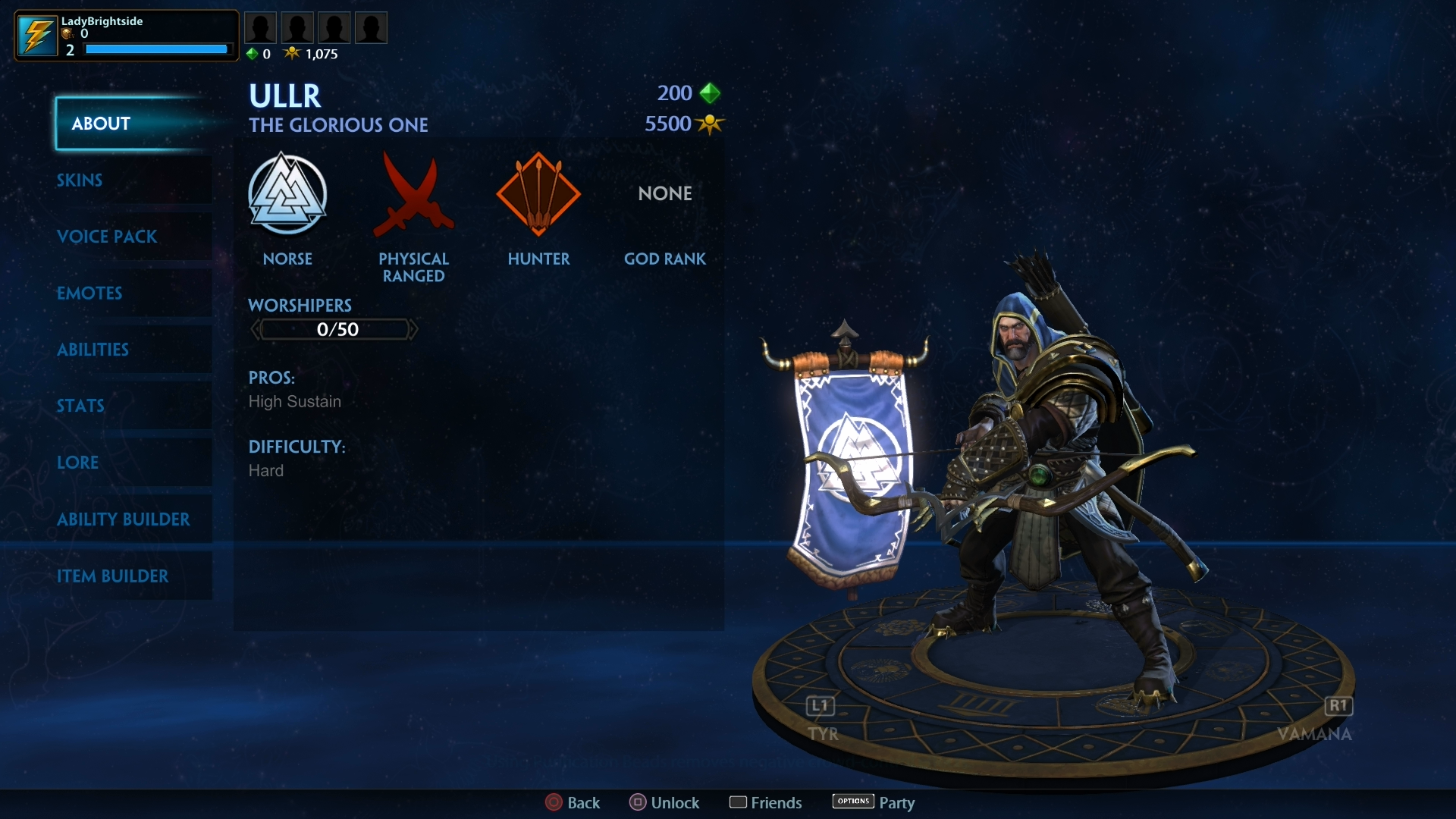The height and width of the screenshot is (819, 1456).
Task: Click the gold coin icon on the player card
Action: [x=68, y=34]
